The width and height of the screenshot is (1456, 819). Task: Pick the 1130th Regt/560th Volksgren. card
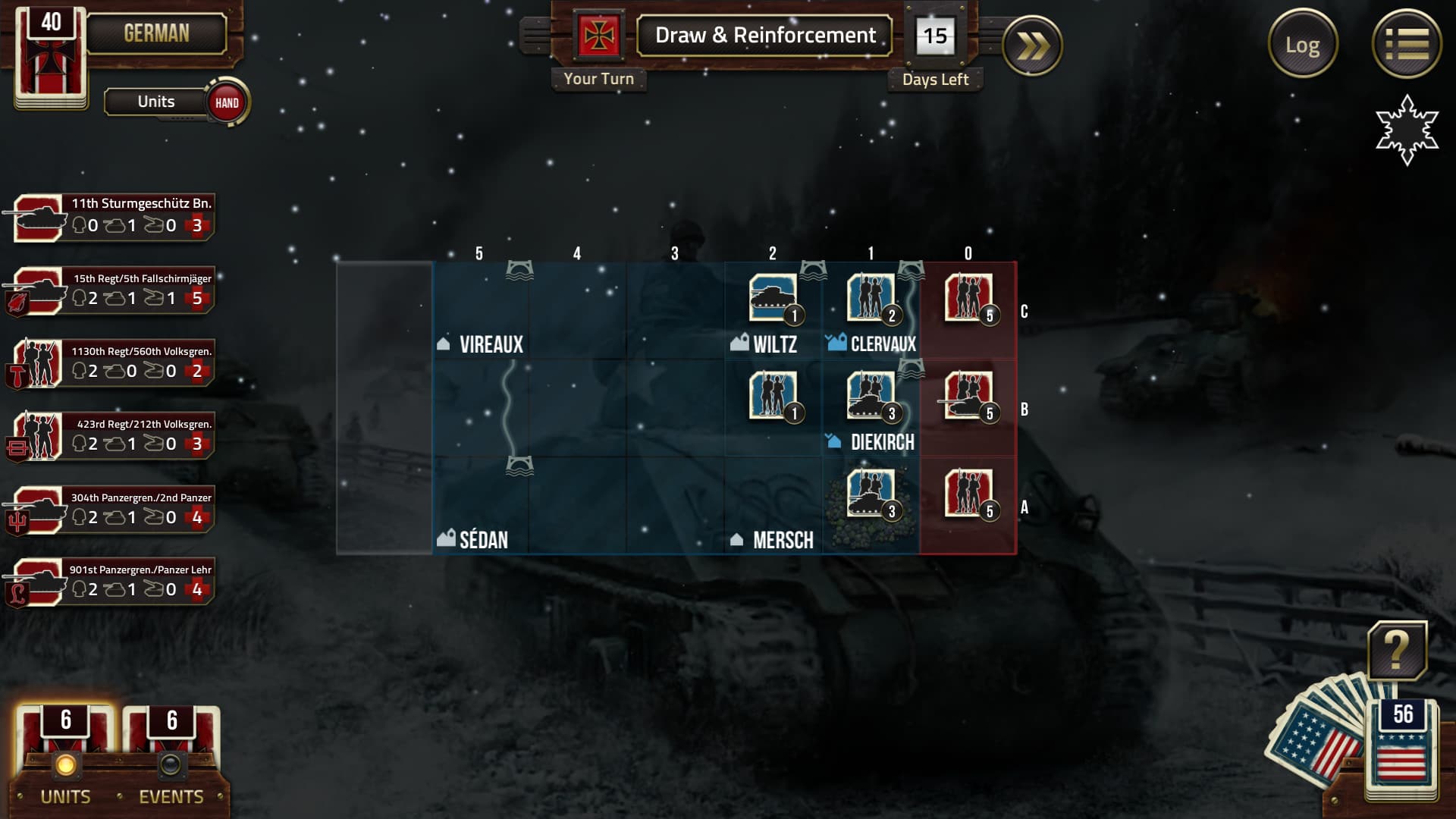click(114, 363)
